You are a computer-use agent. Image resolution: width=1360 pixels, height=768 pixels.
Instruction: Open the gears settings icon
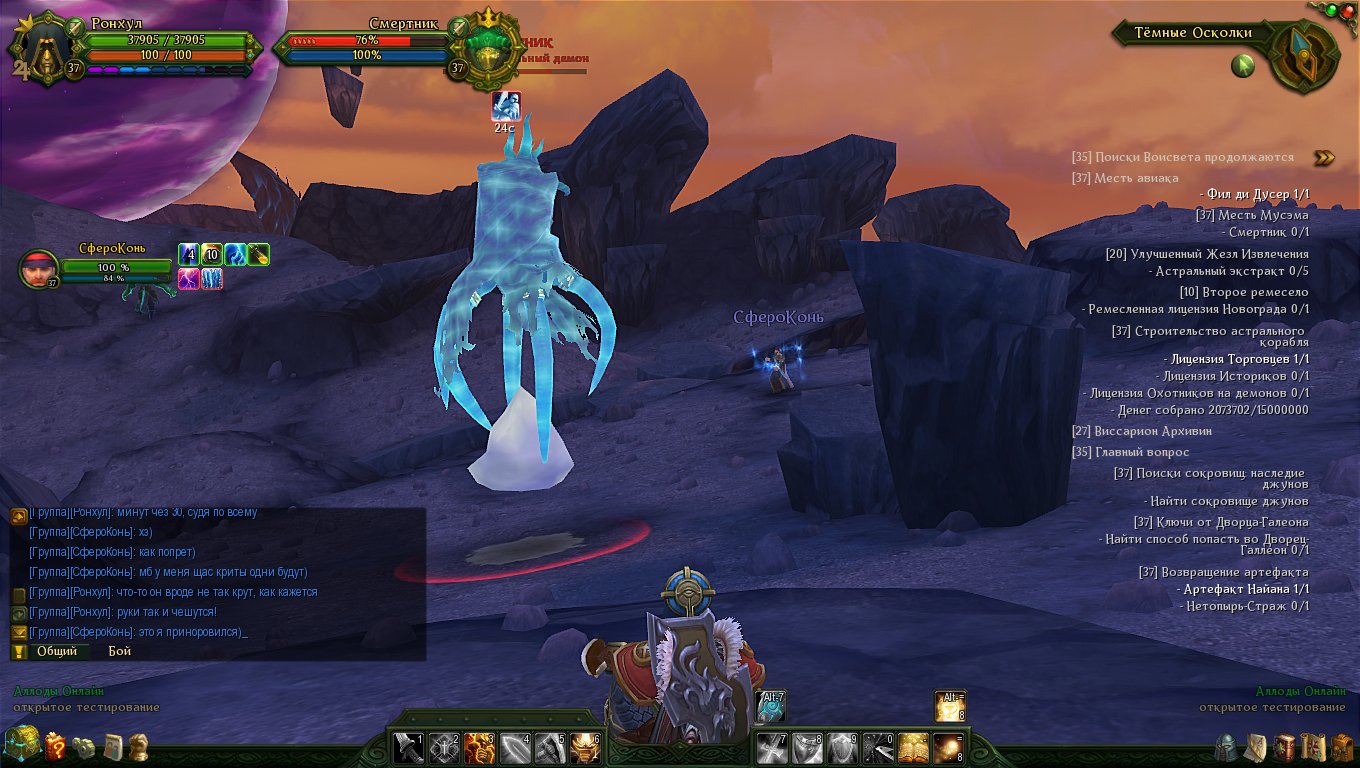pos(85,747)
